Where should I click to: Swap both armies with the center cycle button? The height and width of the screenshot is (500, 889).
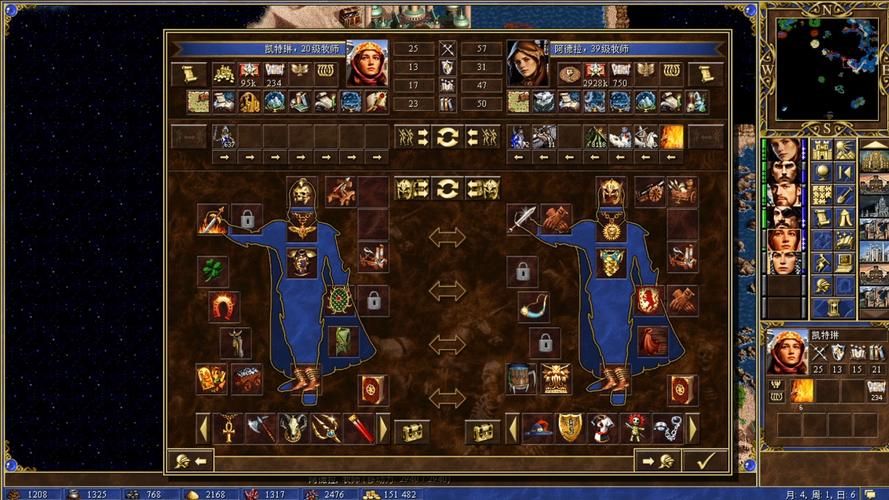(447, 136)
